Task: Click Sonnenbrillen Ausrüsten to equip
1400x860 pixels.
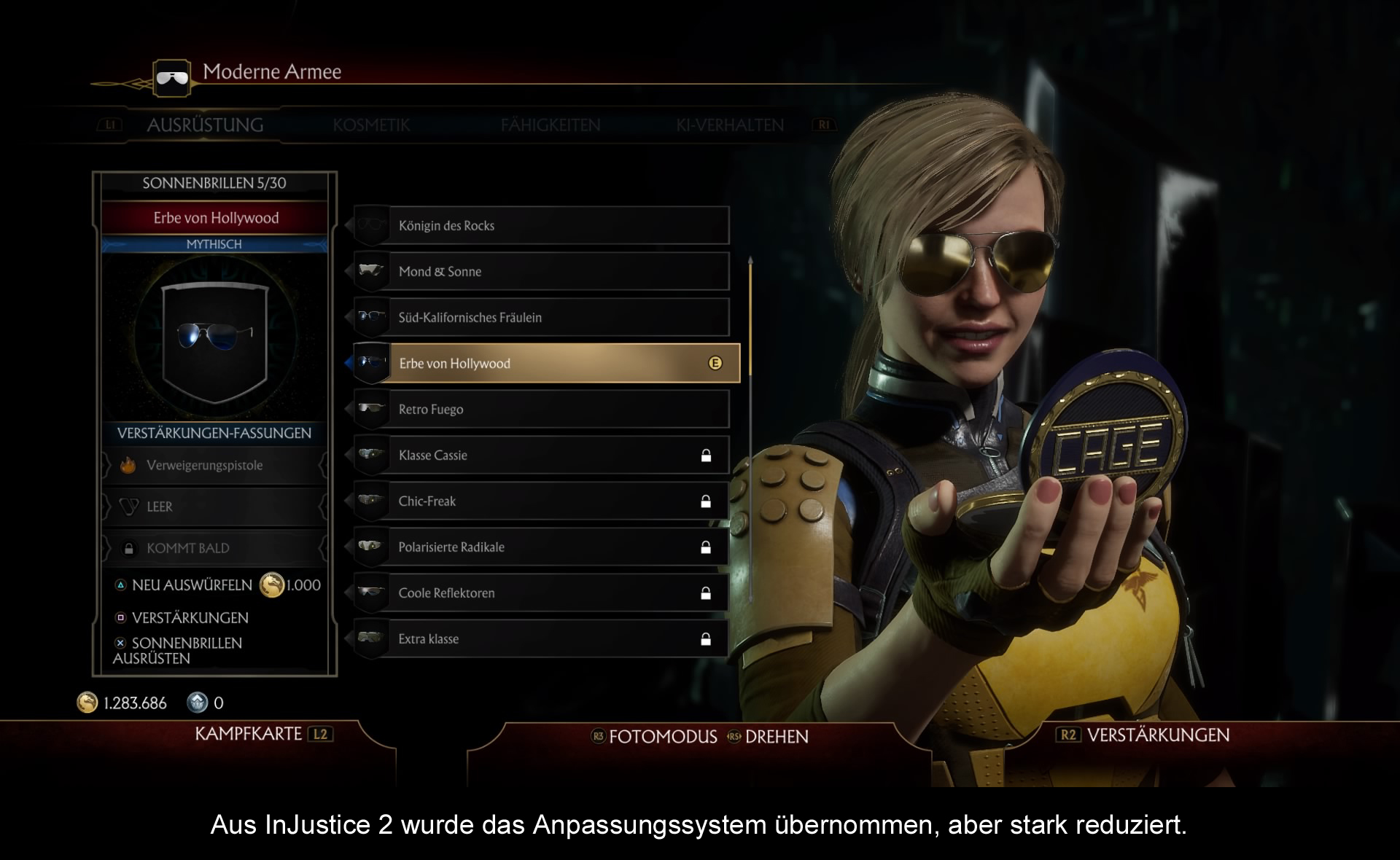Action: click(x=186, y=650)
